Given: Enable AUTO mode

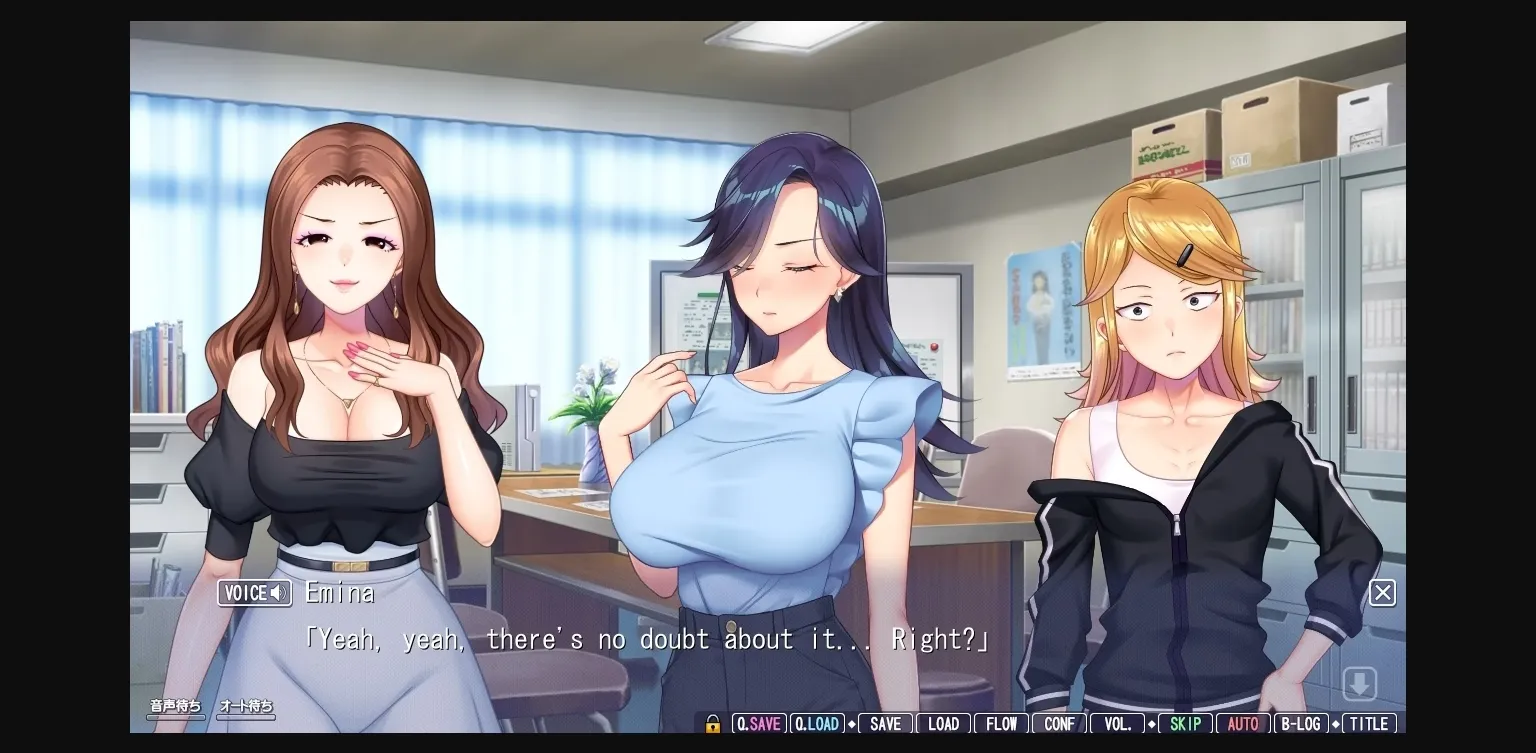Looking at the screenshot, I should click(1243, 723).
